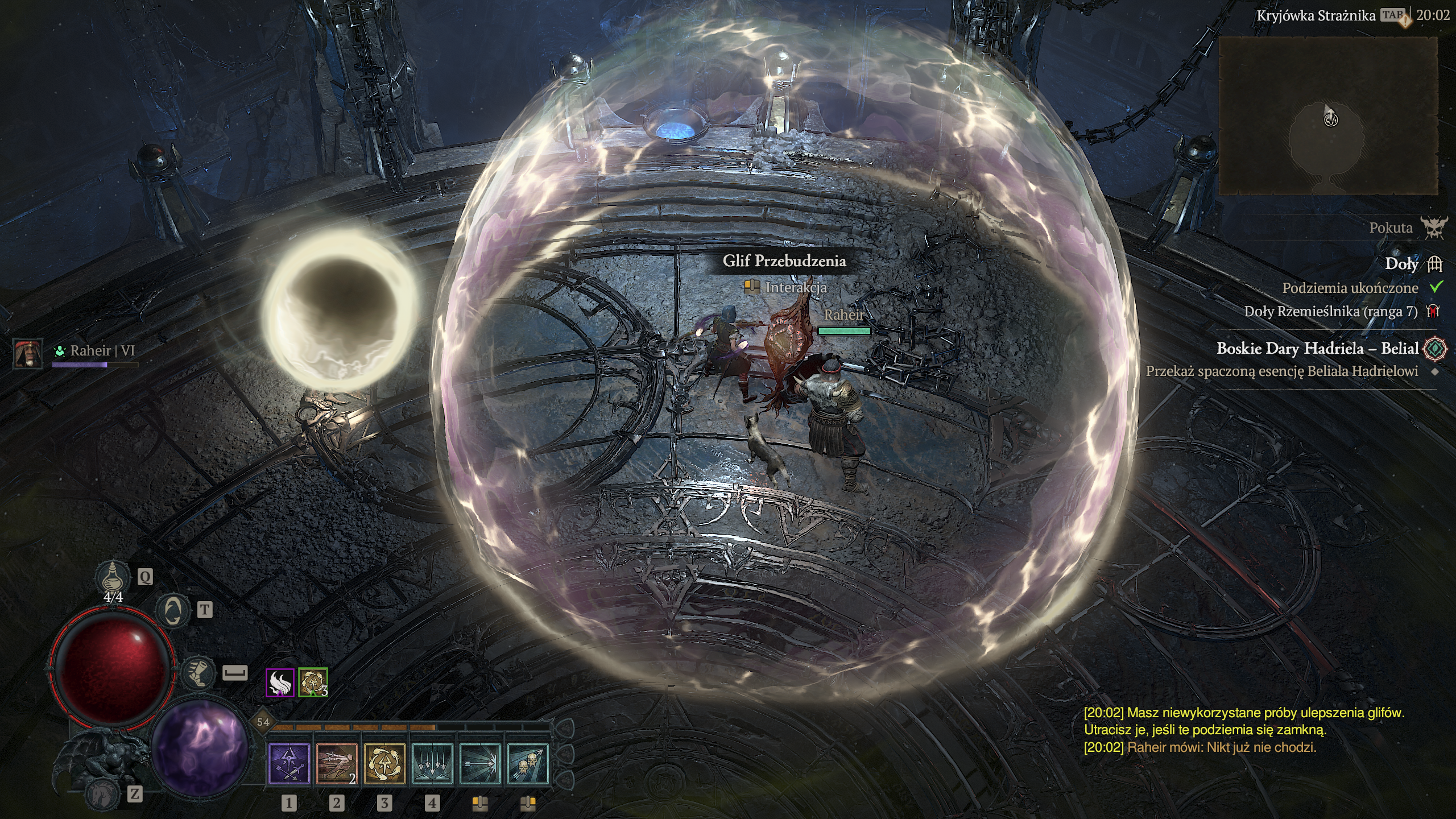1456x819 pixels.
Task: Activate the purple arrow-and-dagger skill
Action: (x=289, y=764)
